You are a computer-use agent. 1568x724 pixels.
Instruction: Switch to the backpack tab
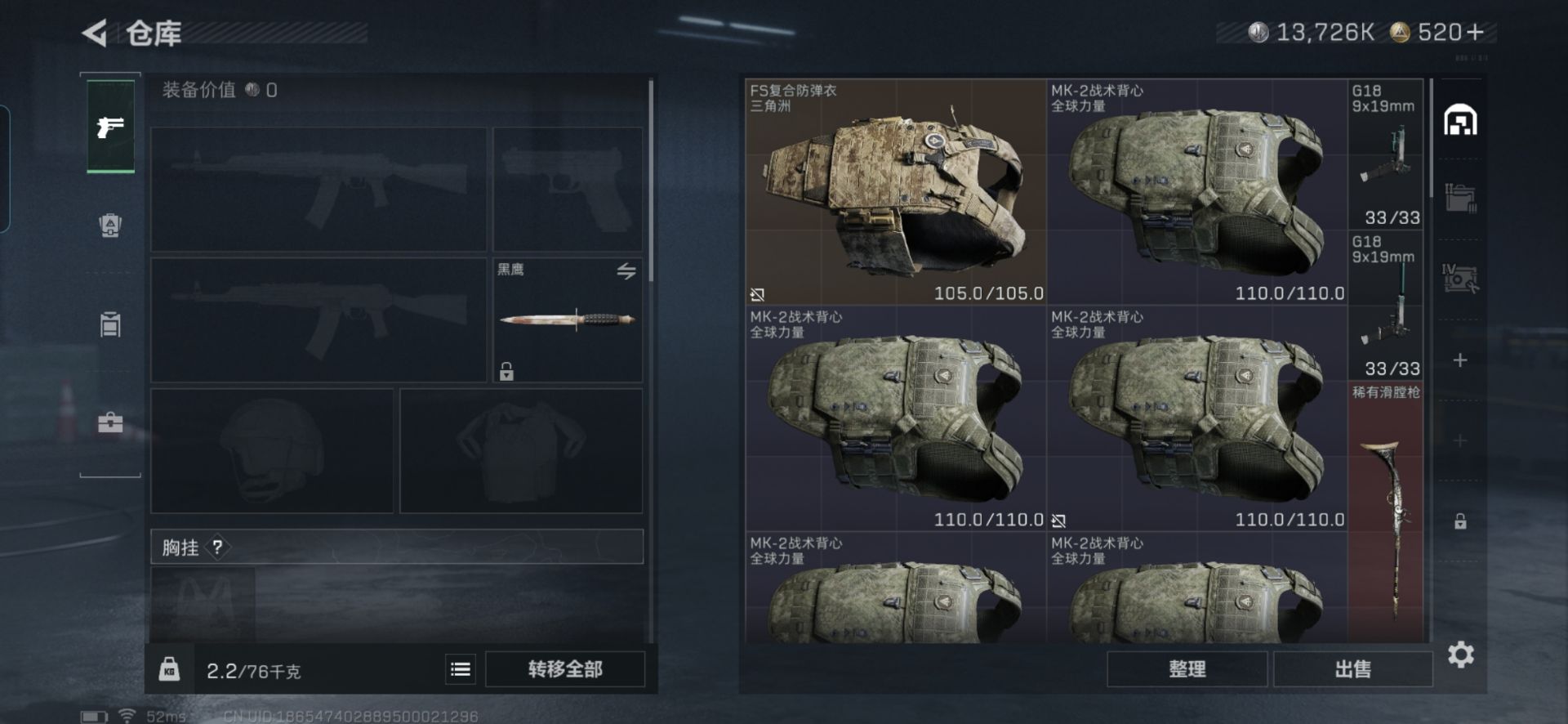tap(110, 225)
